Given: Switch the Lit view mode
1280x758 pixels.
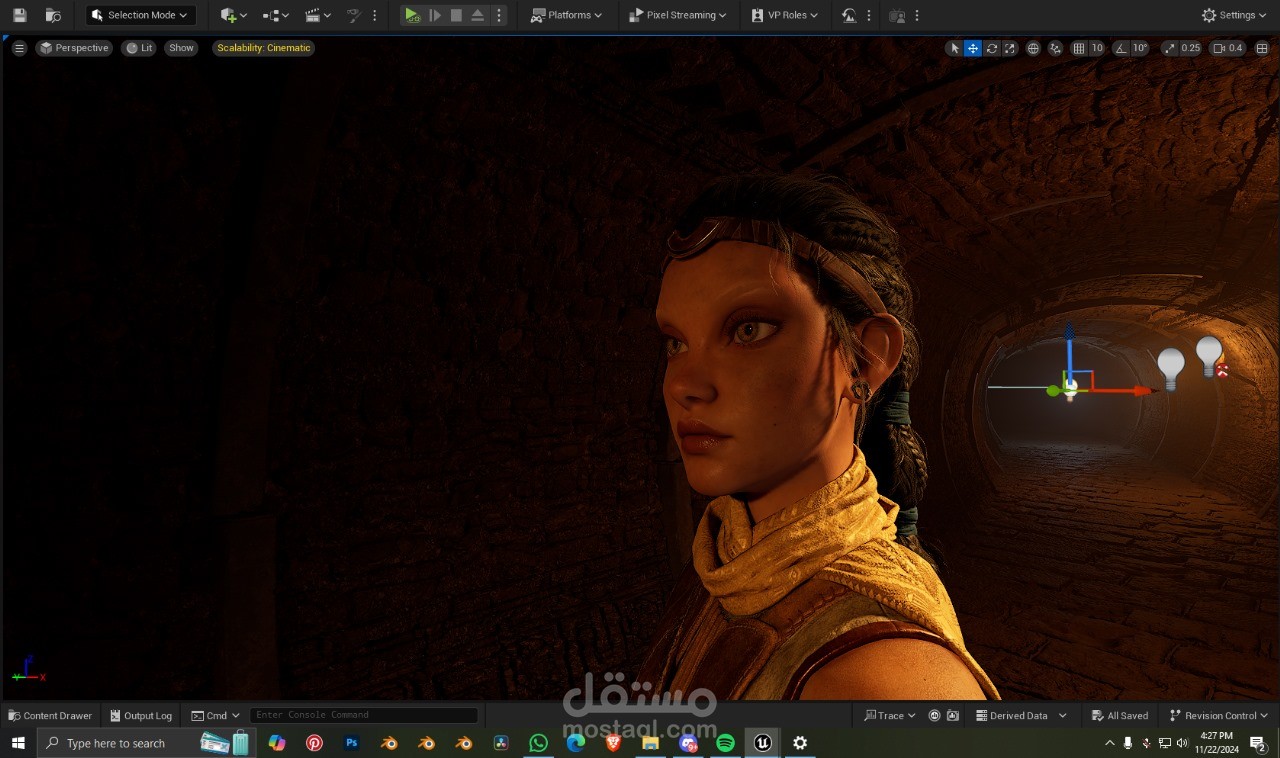Looking at the screenshot, I should (x=139, y=48).
